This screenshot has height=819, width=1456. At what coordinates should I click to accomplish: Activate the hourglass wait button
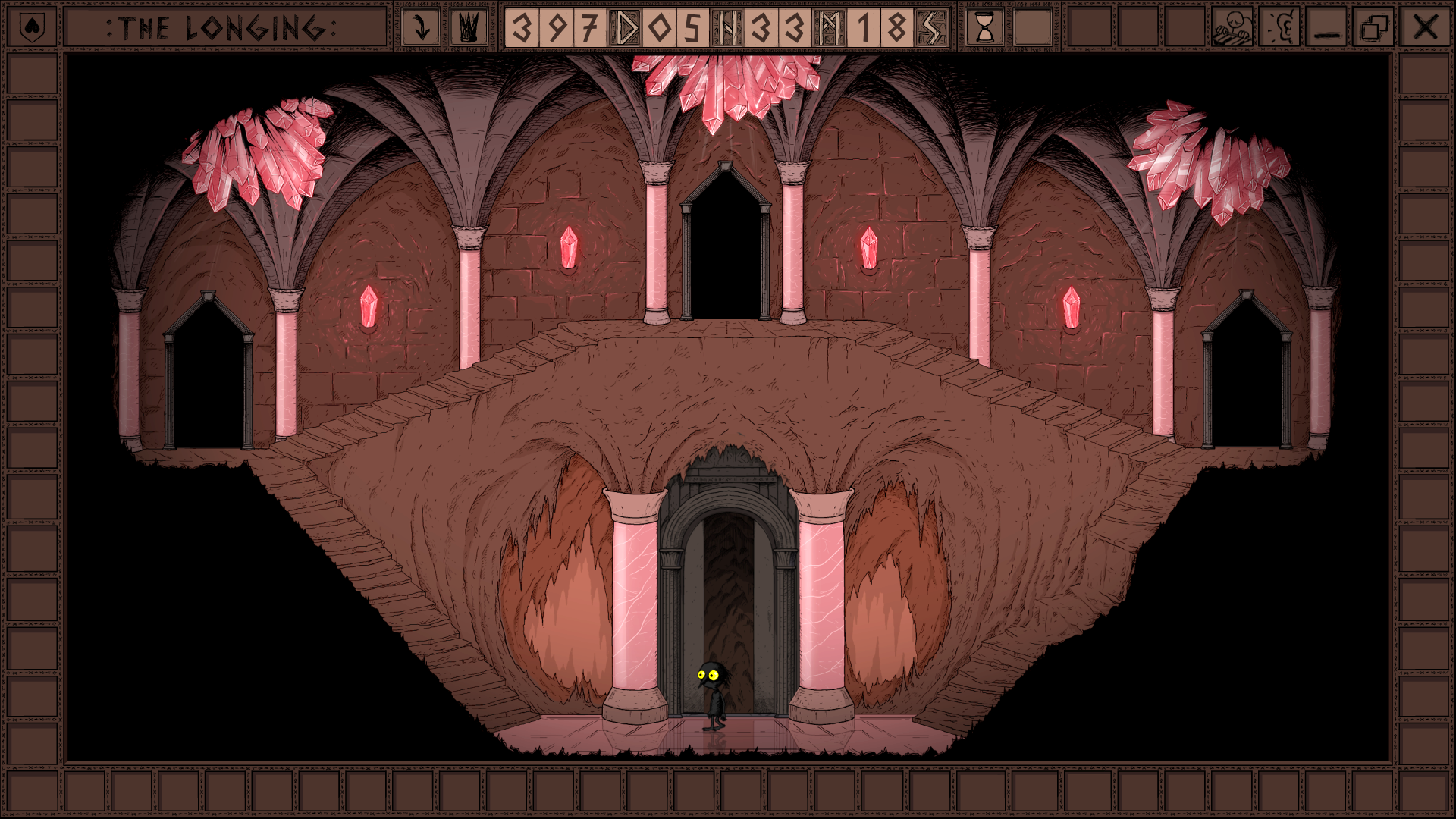point(985,28)
